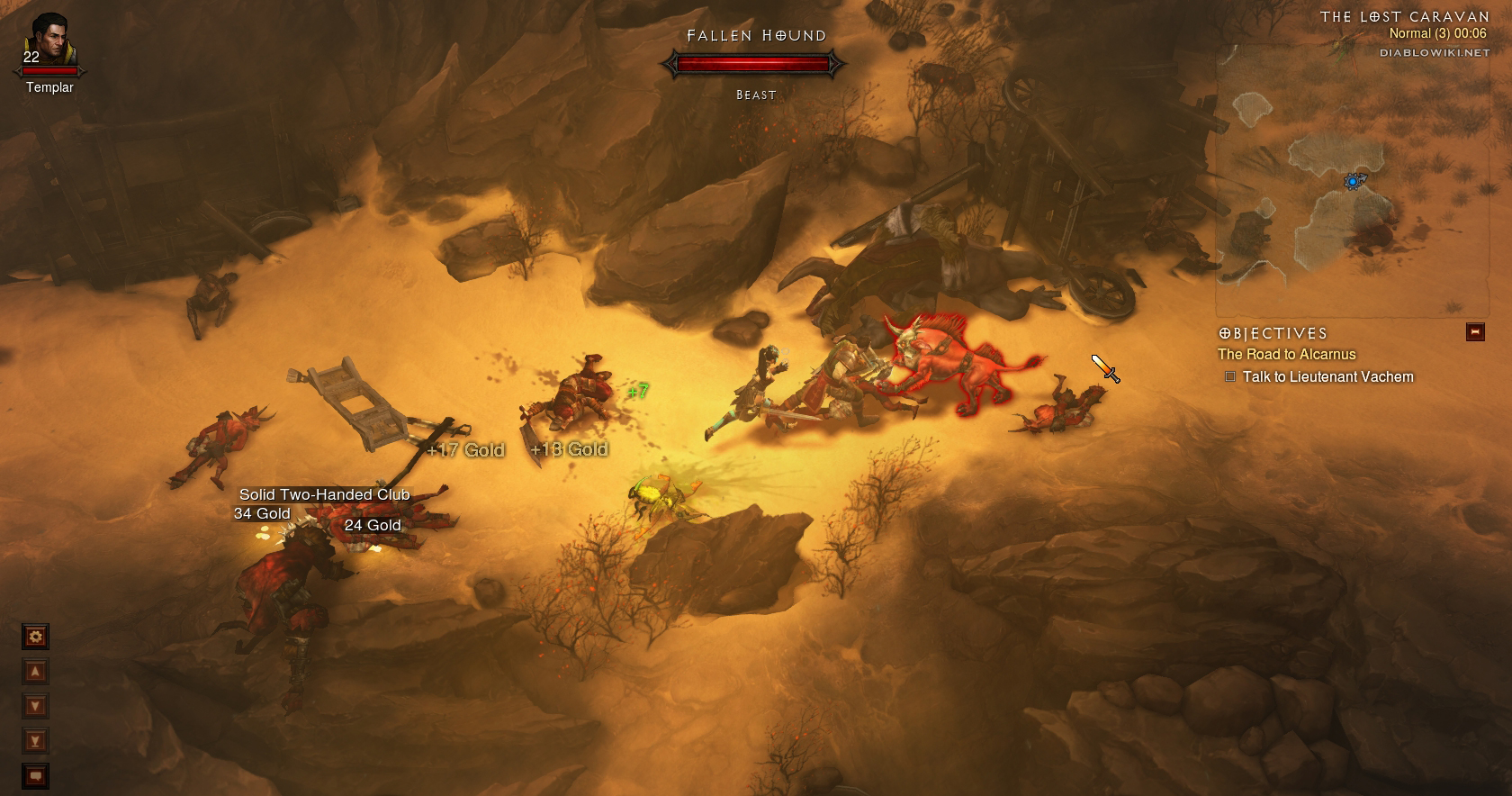
Task: Open The Road to Alcarnus quest
Action: (x=1286, y=355)
